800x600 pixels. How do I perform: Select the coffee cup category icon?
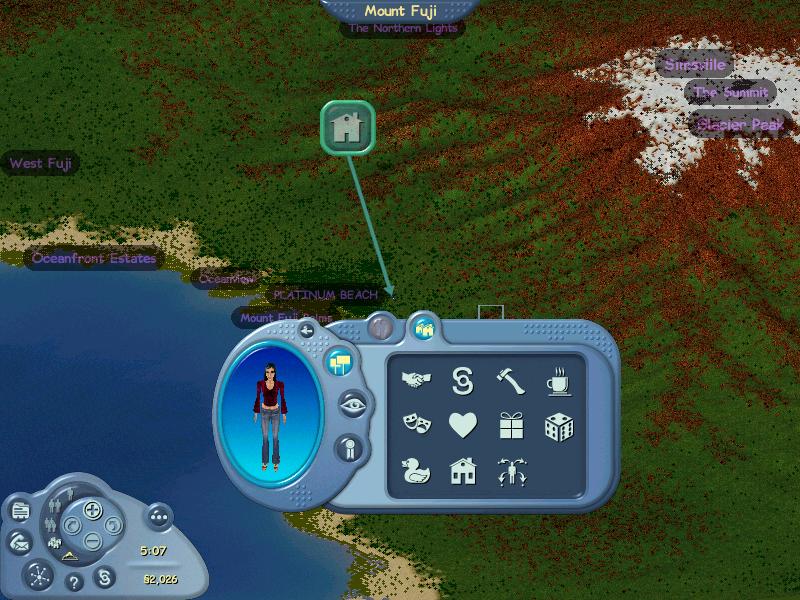[558, 380]
